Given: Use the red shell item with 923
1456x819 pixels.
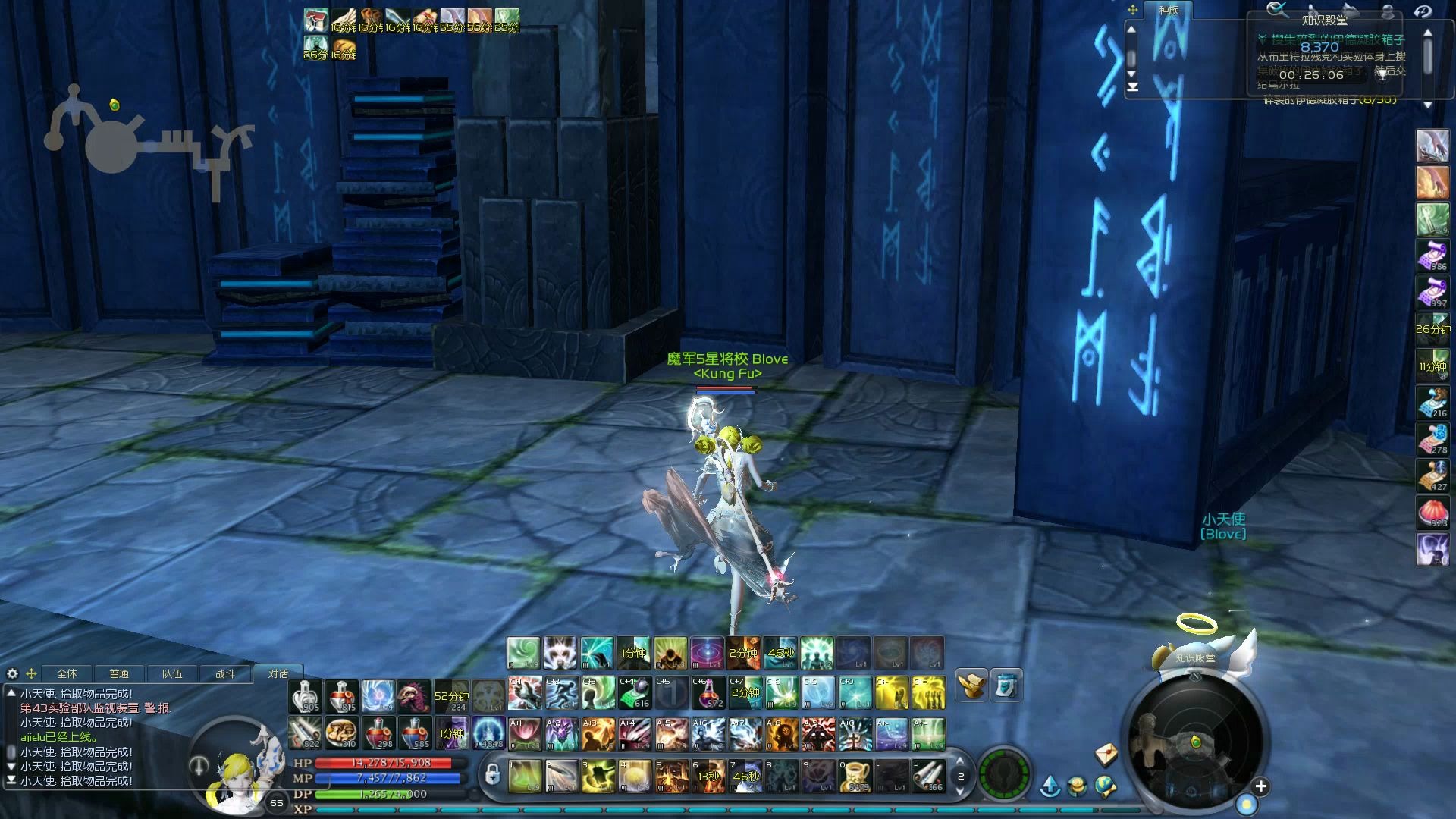Looking at the screenshot, I should 1432,513.
